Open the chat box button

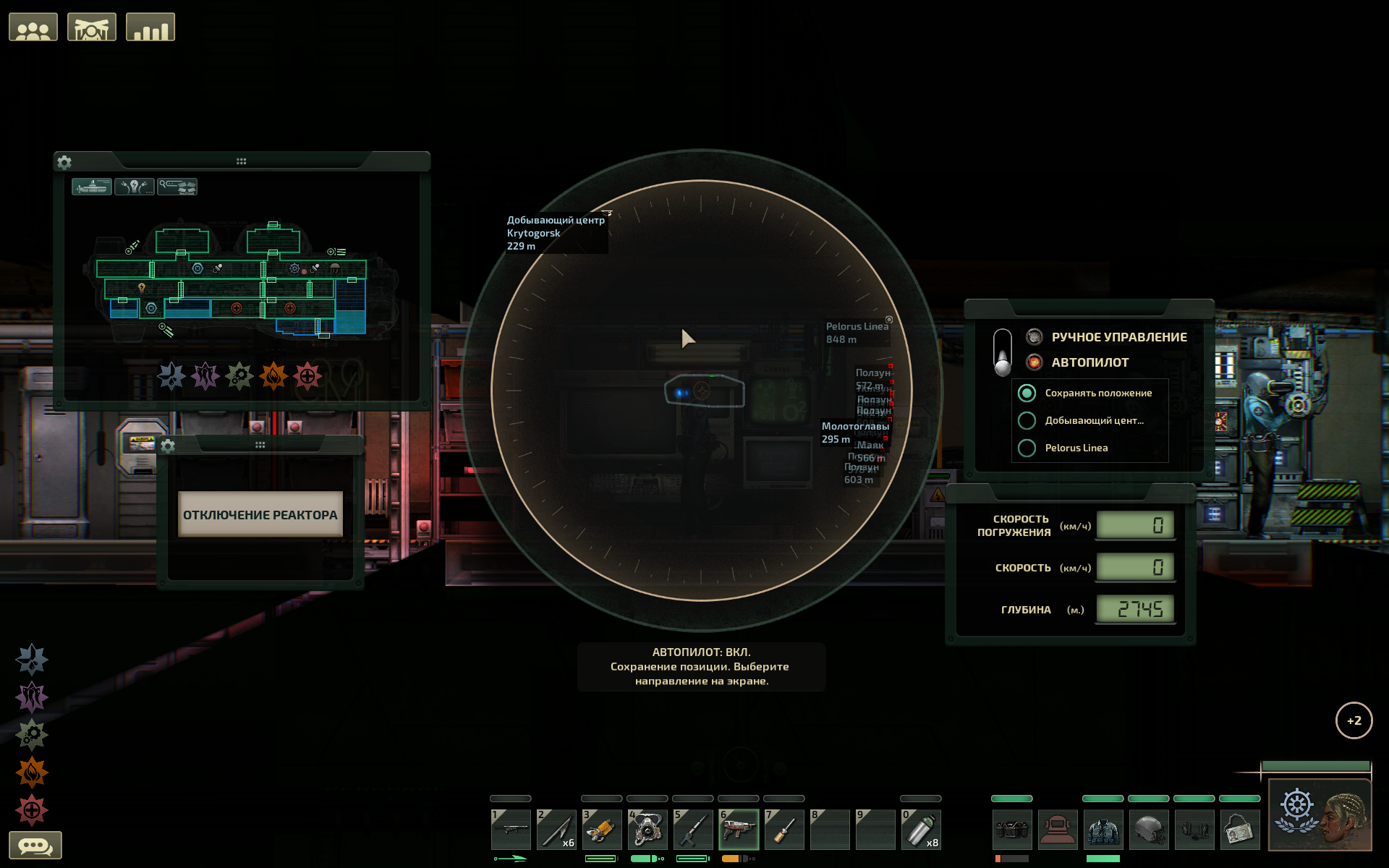click(35, 845)
